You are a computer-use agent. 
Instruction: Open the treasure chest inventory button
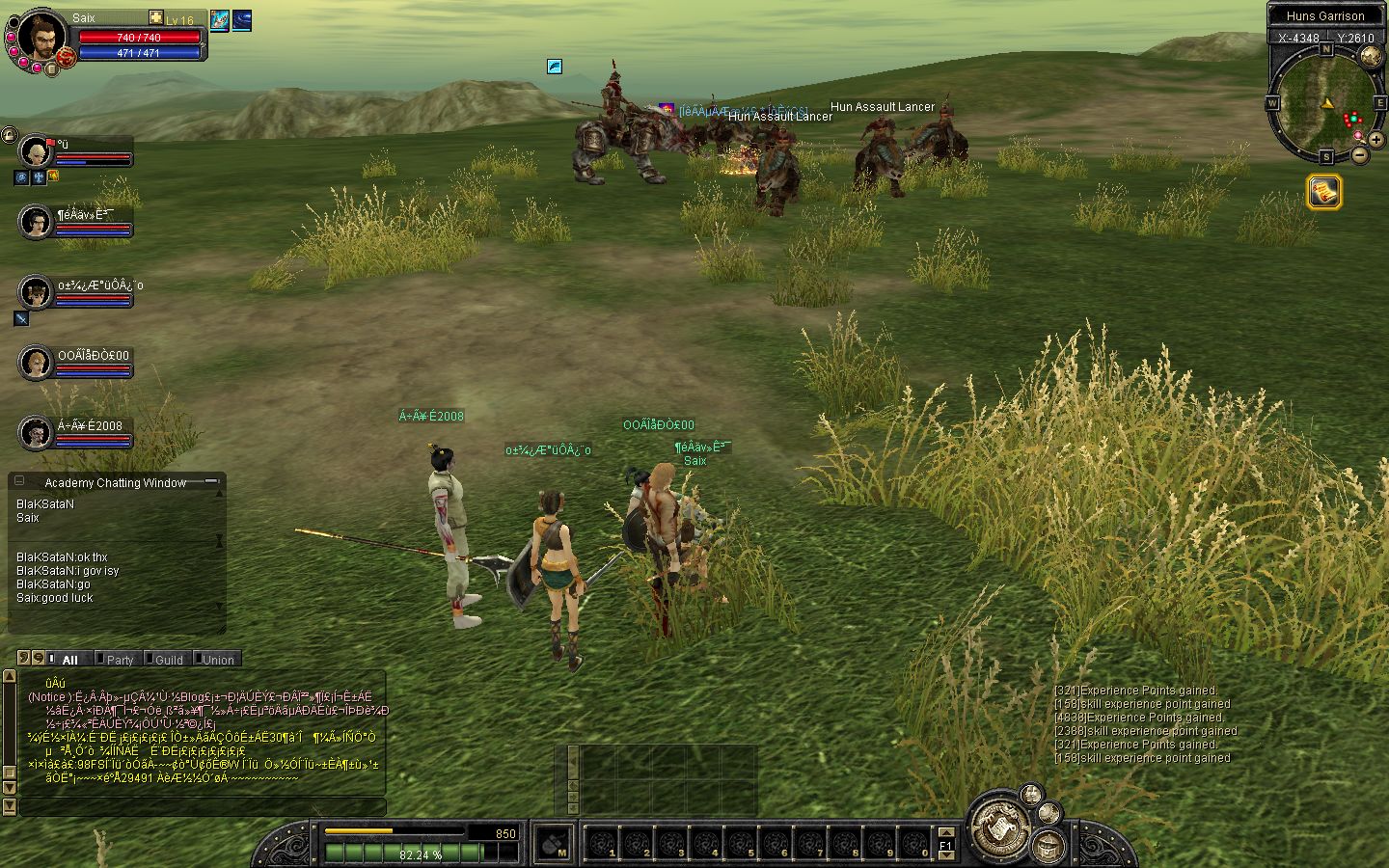[1049, 847]
